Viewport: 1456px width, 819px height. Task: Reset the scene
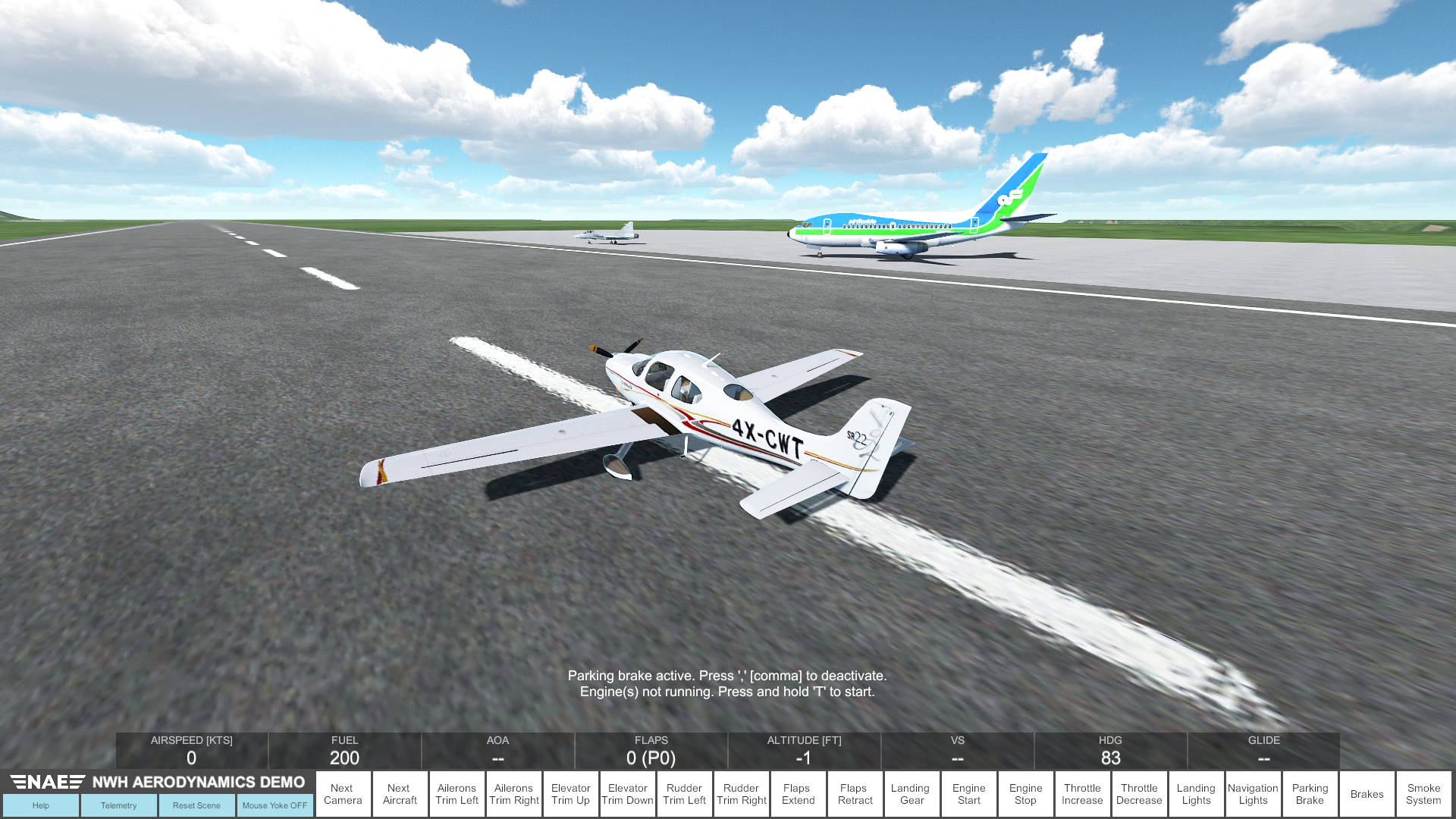(196, 805)
